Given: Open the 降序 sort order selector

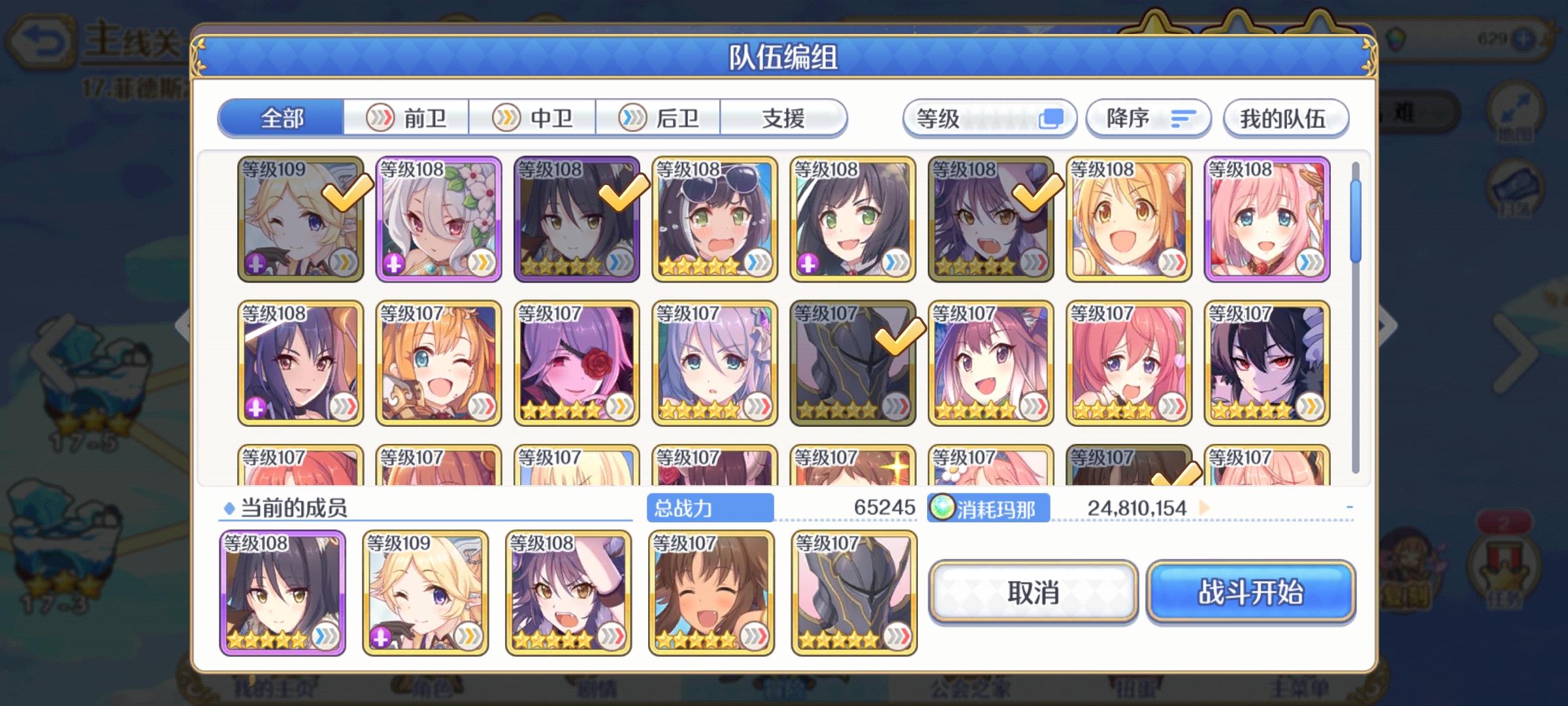Looking at the screenshot, I should pos(1147,118).
